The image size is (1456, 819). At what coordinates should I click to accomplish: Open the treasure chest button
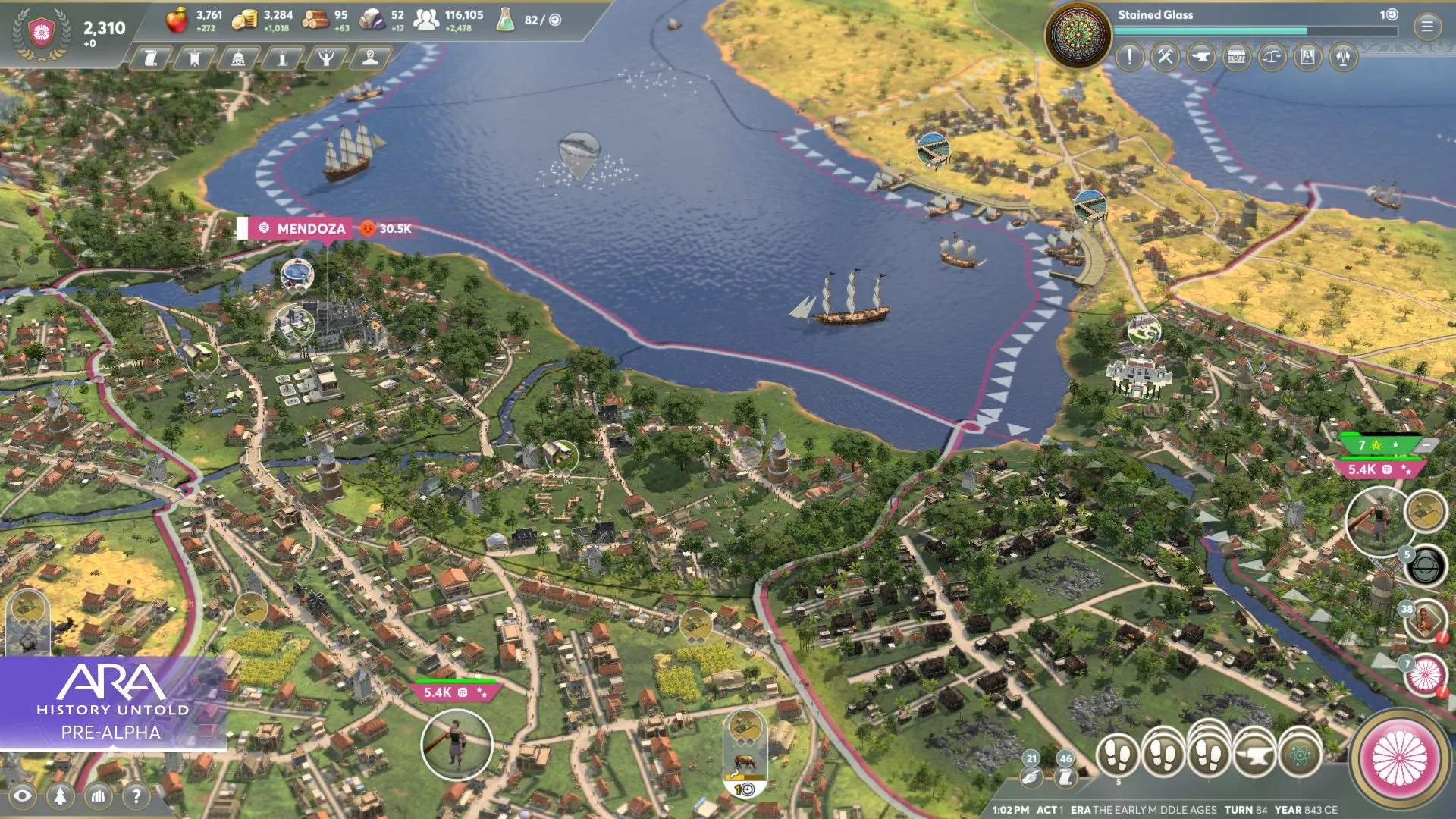point(1236,57)
